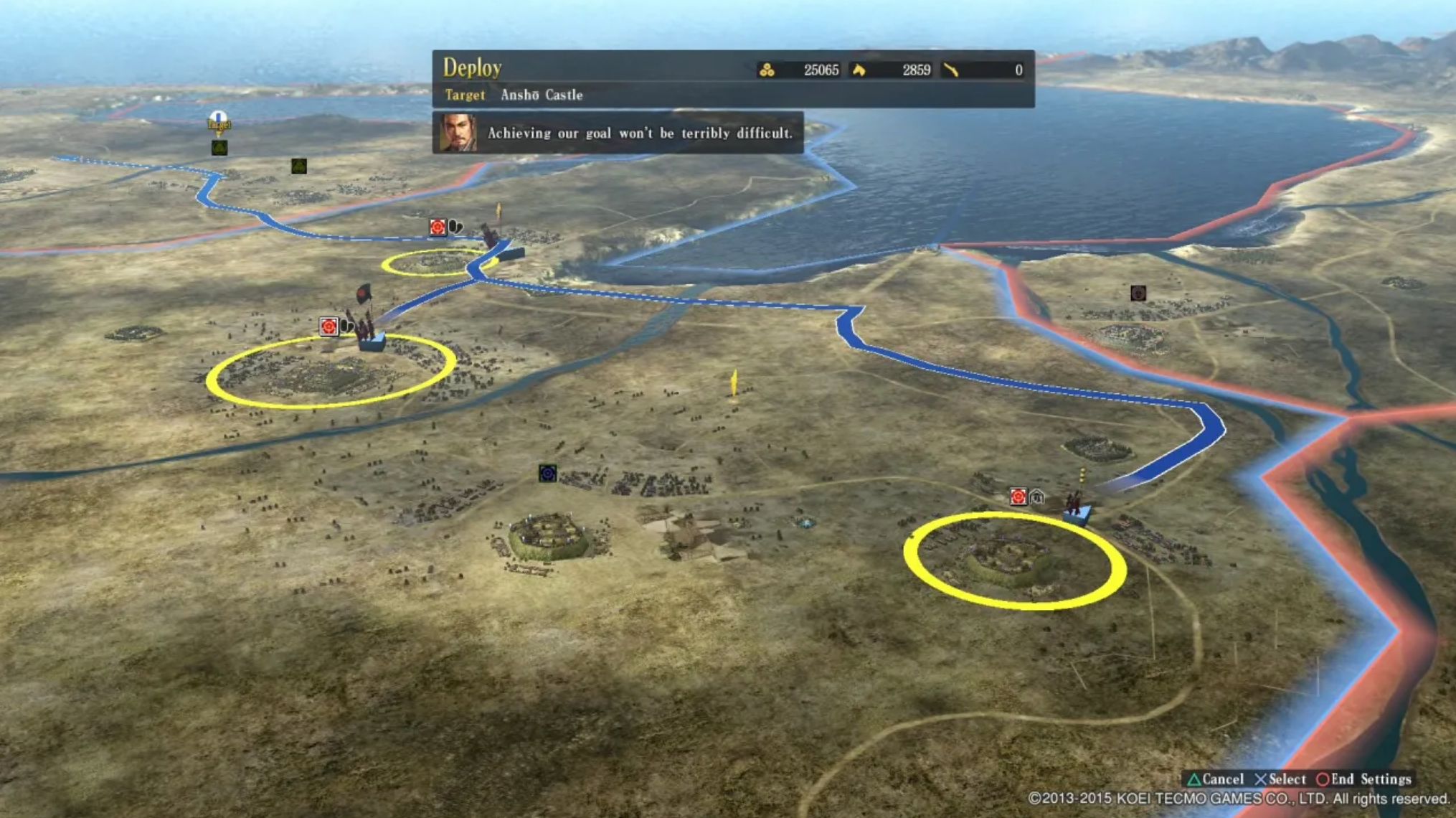Click the Anshō Castle target label

pos(543,95)
